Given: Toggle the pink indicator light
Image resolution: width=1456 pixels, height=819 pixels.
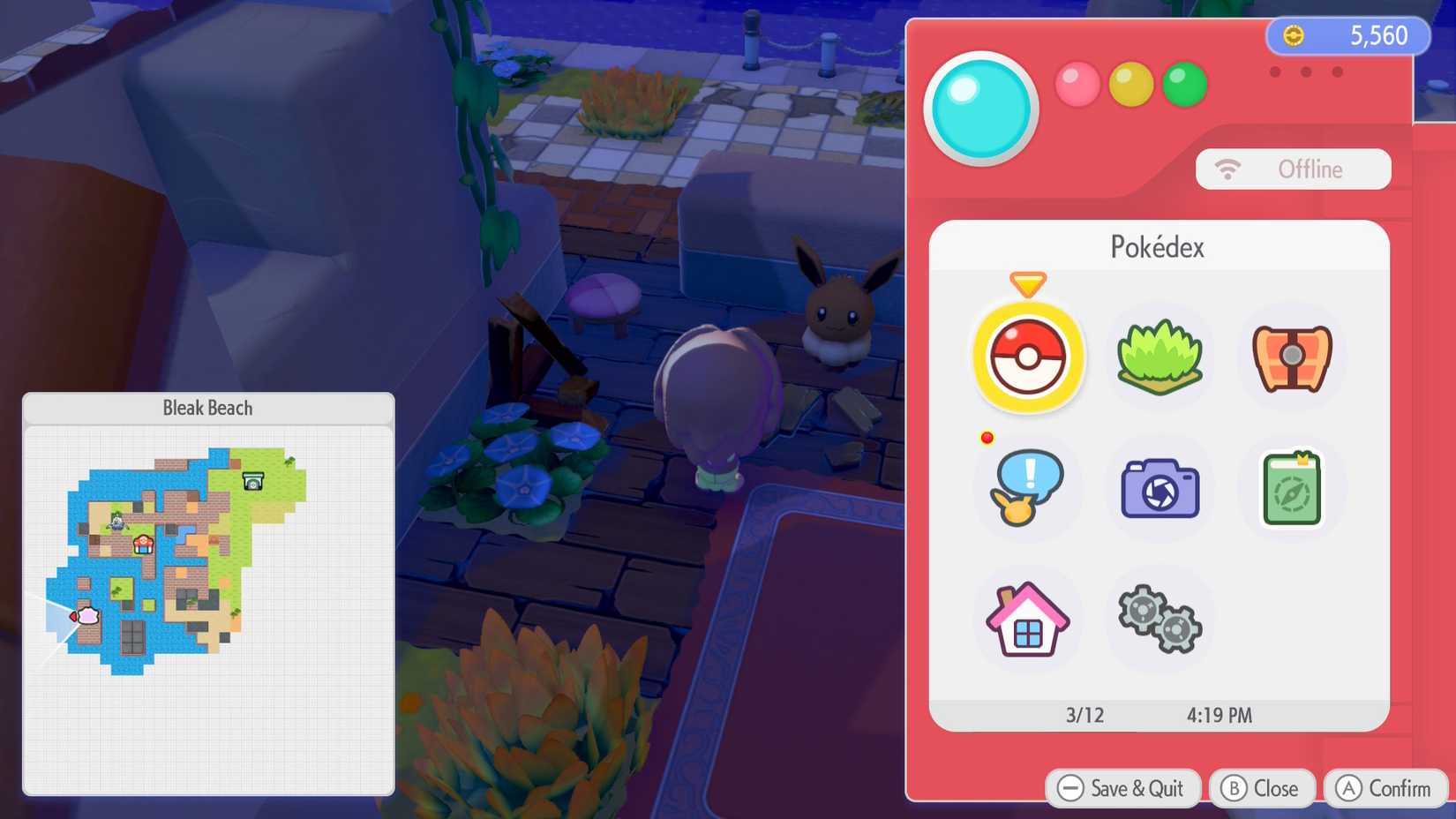Looking at the screenshot, I should coord(1077,84).
